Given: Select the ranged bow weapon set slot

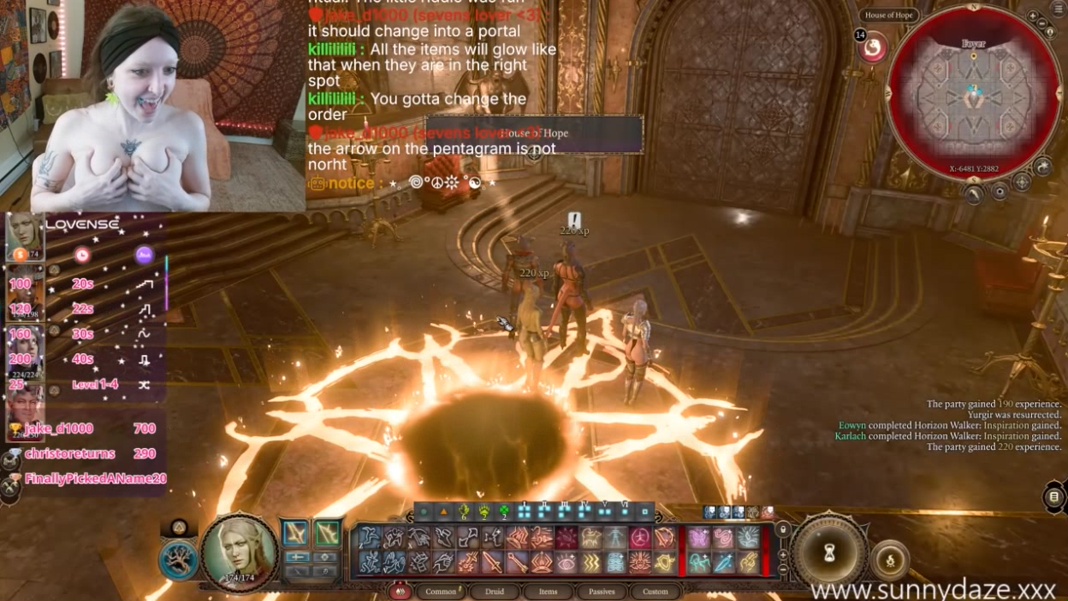Looking at the screenshot, I should (x=327, y=533).
